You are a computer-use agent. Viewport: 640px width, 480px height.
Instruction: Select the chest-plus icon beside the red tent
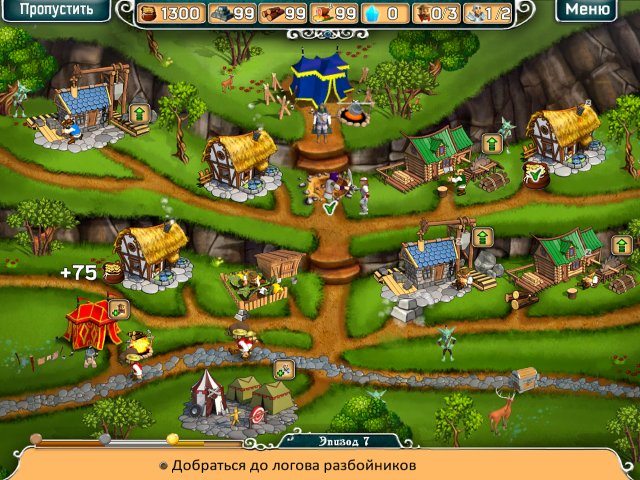tap(118, 309)
